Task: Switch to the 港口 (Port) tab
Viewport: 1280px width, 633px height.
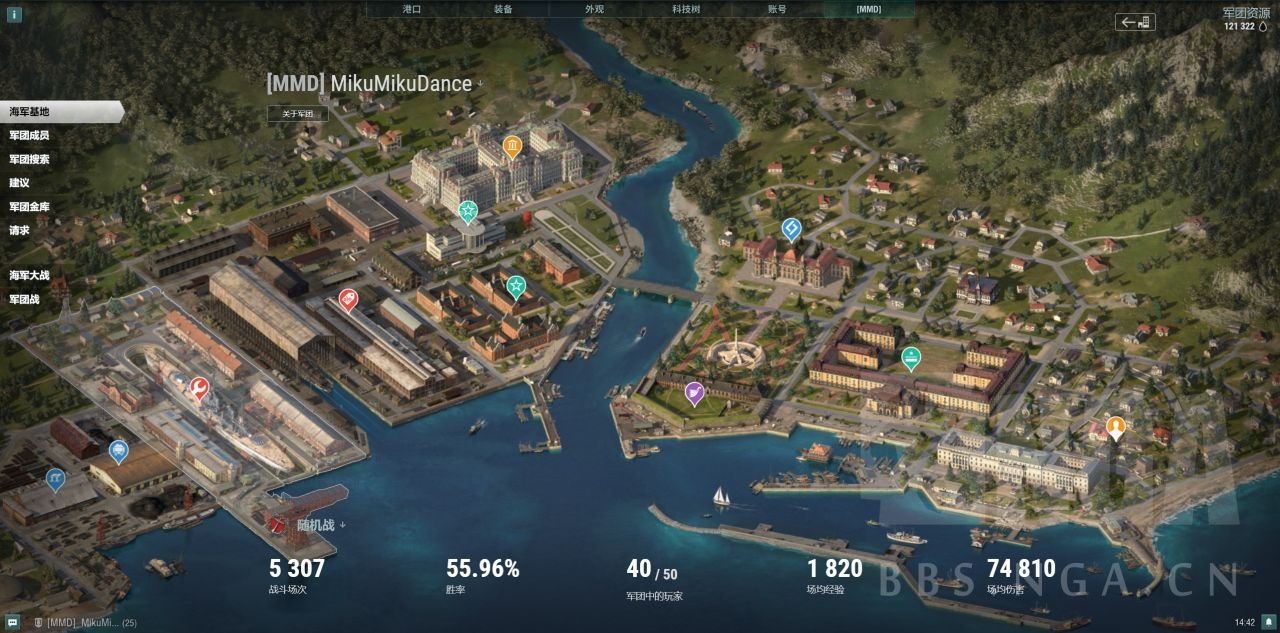Action: (x=411, y=9)
